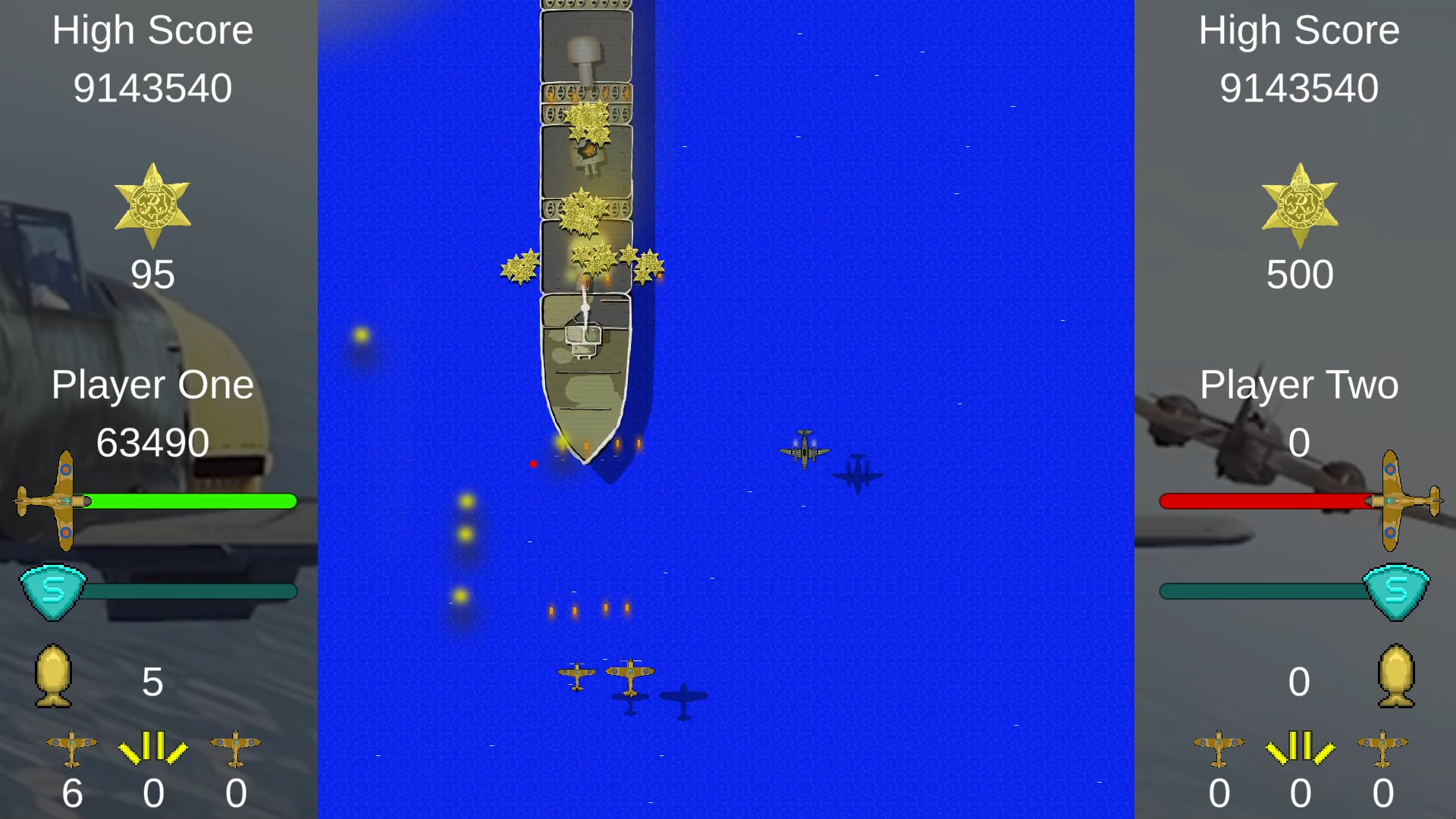
Task: Click Player Two's double-bolt ammo icon
Action: [1300, 749]
